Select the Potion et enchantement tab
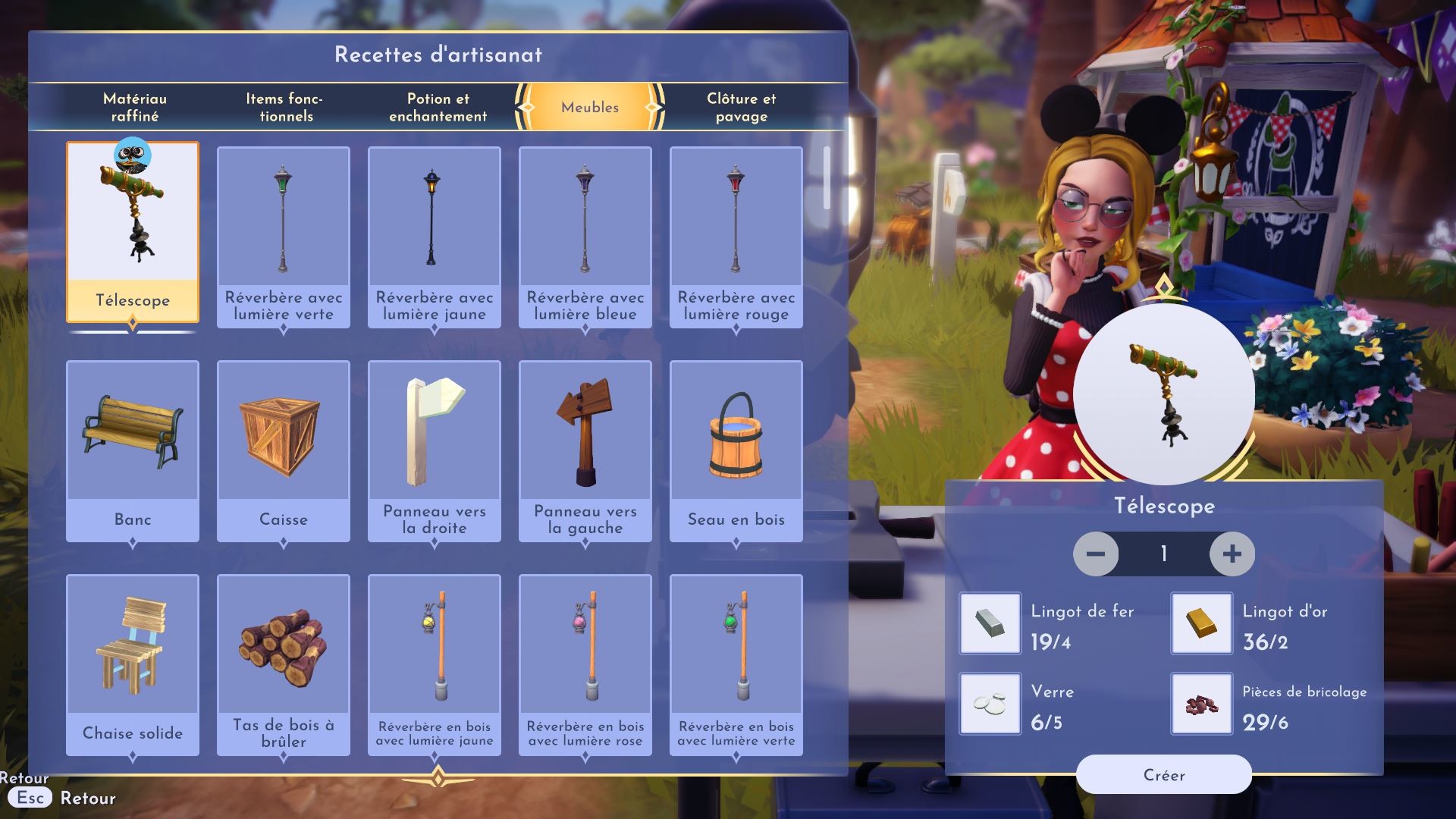Image resolution: width=1456 pixels, height=819 pixels. 438,107
